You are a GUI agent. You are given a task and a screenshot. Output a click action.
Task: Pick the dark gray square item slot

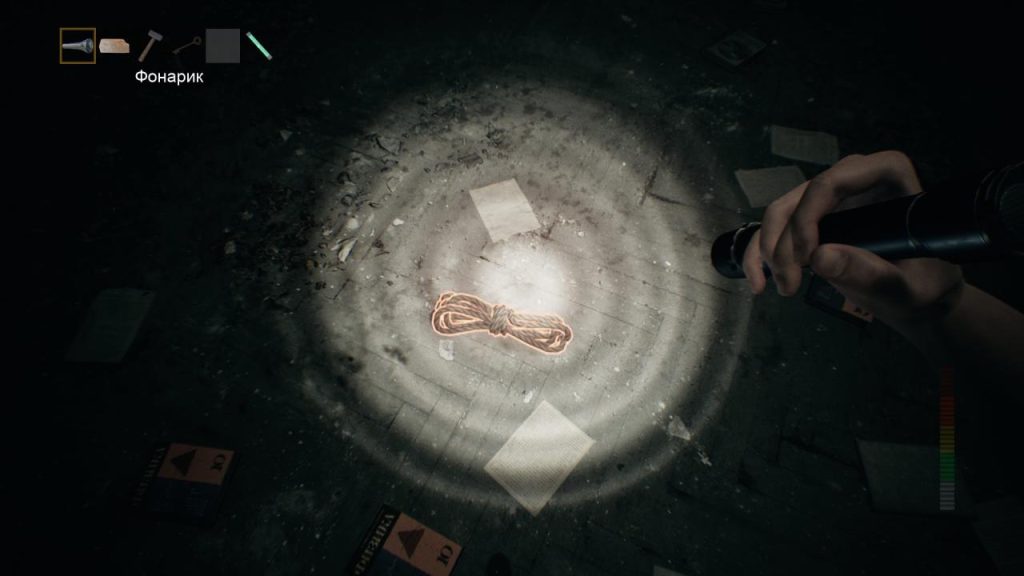point(222,46)
